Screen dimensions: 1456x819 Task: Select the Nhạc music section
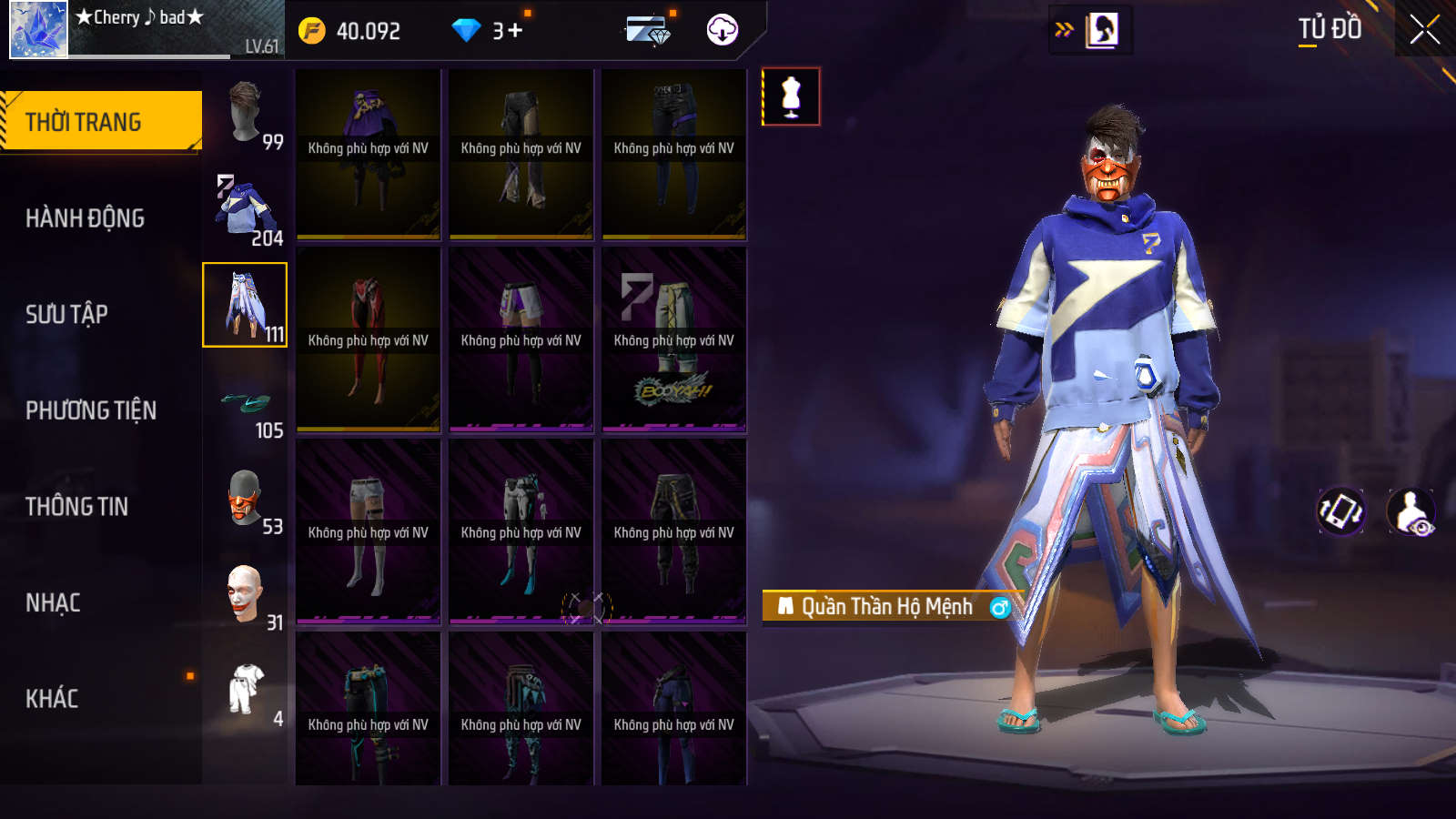(x=53, y=603)
